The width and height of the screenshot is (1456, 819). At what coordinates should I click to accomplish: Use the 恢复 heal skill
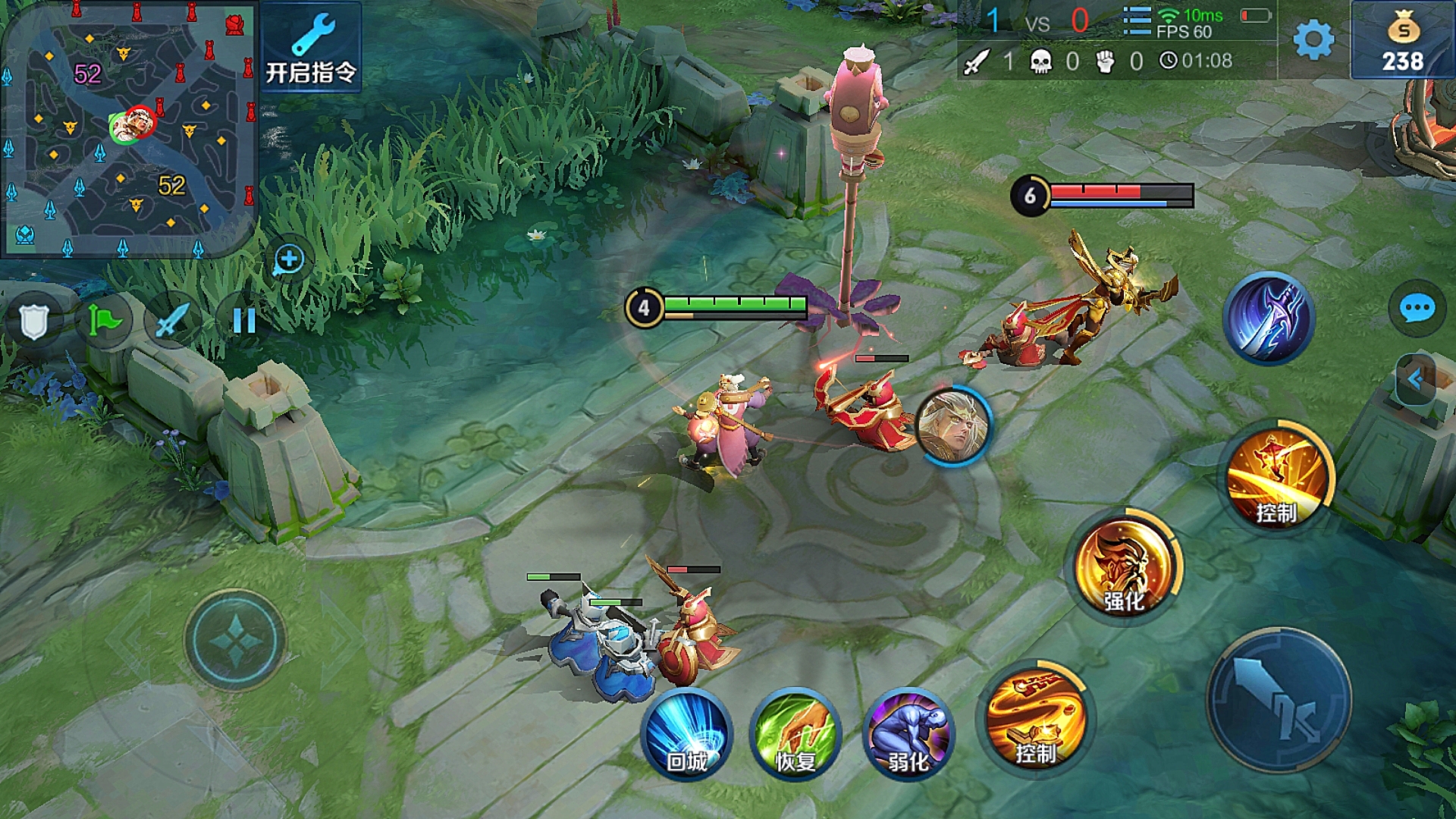click(x=795, y=734)
